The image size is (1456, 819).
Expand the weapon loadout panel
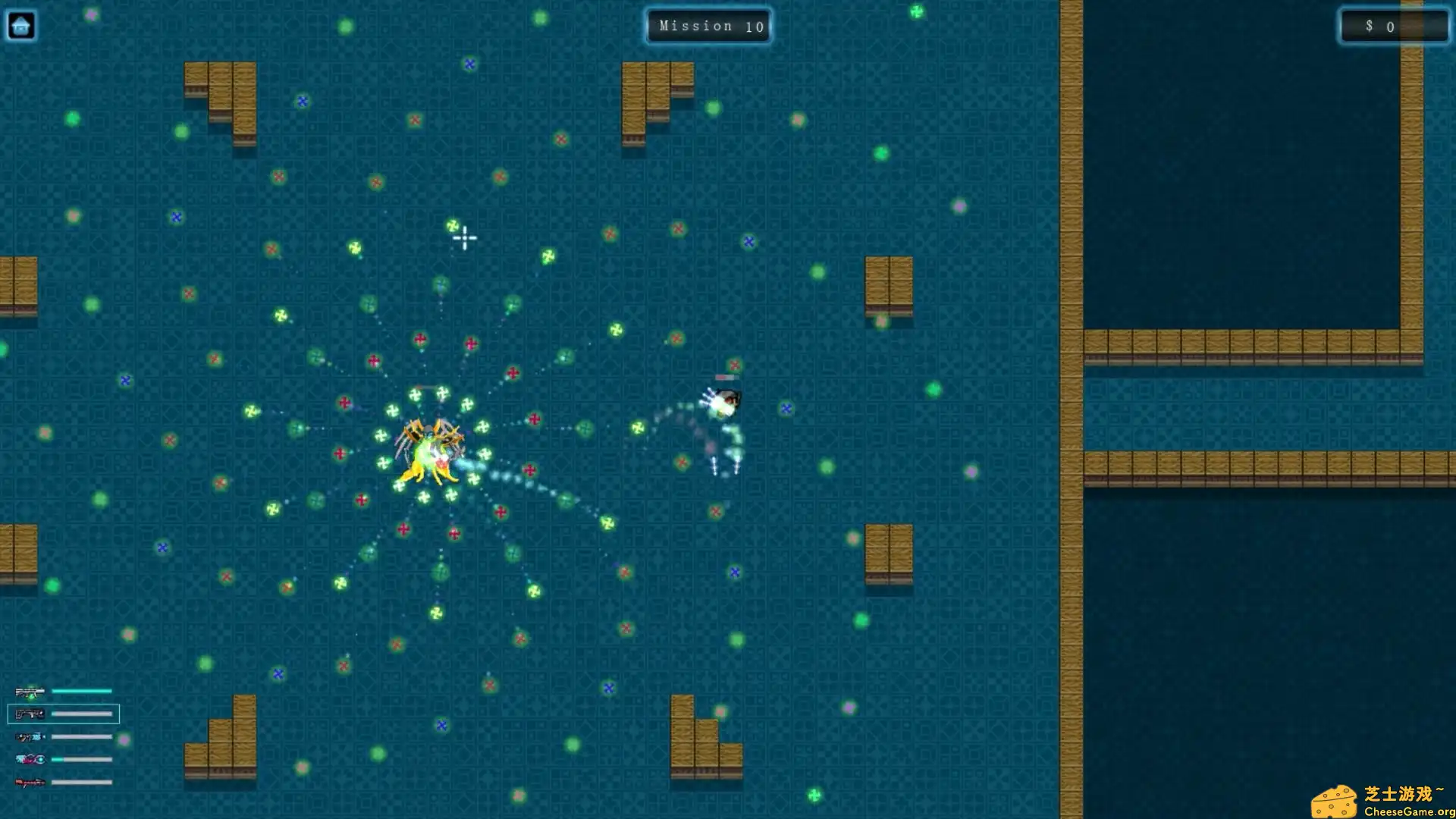point(64,734)
